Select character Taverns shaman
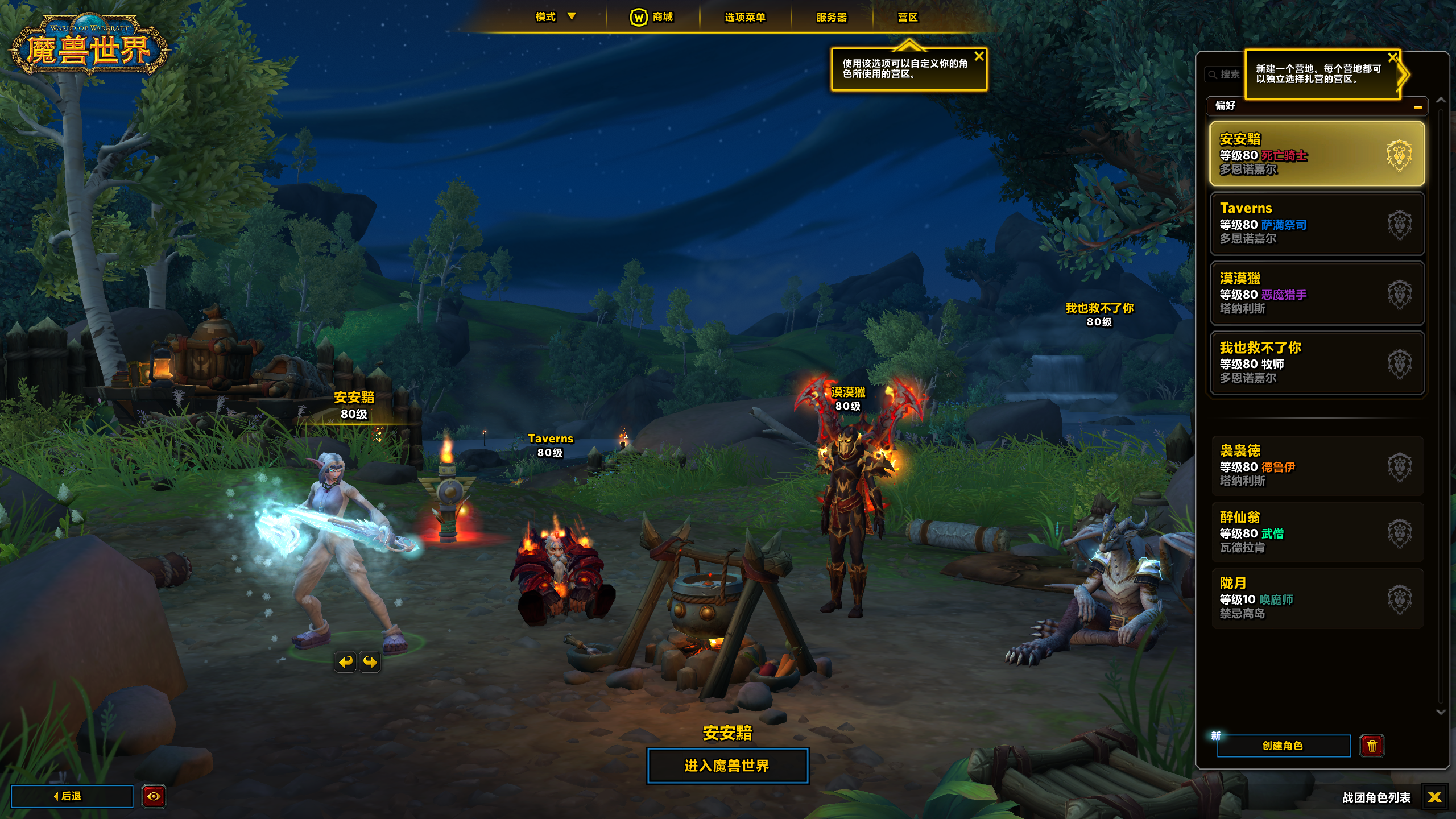 pos(1317,224)
